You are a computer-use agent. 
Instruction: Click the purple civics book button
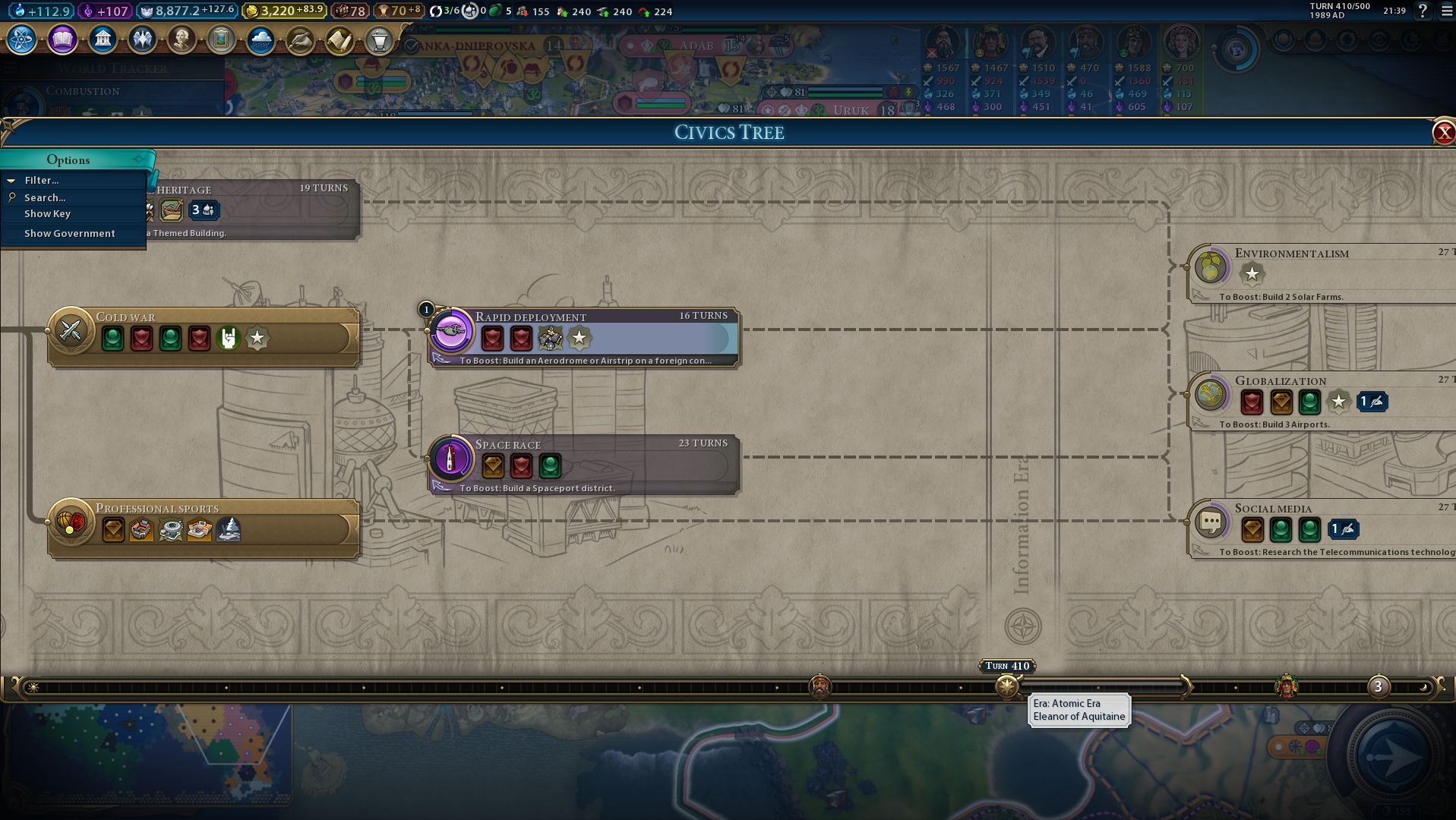click(62, 39)
